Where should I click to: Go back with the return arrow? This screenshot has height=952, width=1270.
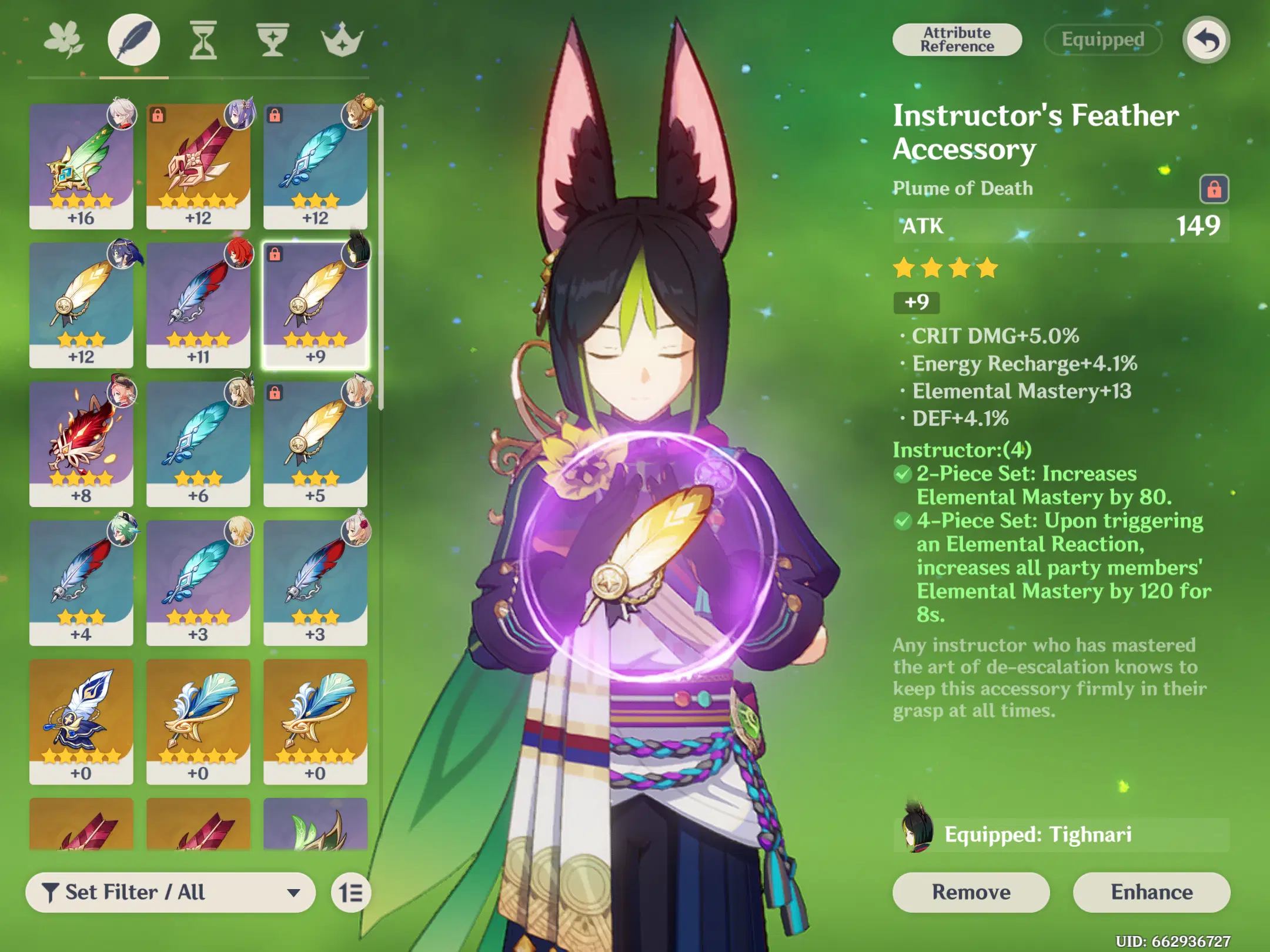pos(1206,40)
